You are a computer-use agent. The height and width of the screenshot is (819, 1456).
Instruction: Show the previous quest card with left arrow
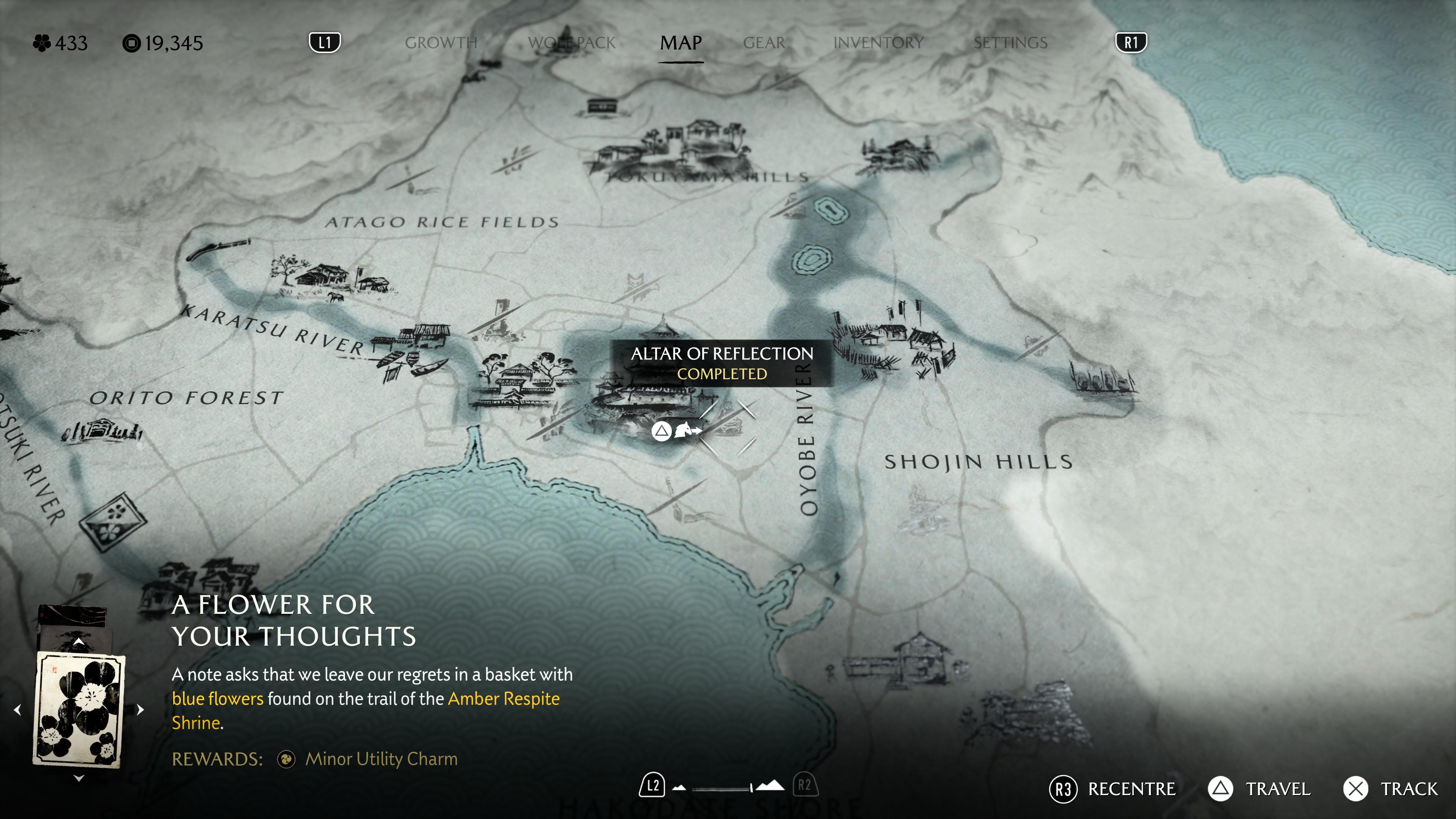click(x=17, y=709)
